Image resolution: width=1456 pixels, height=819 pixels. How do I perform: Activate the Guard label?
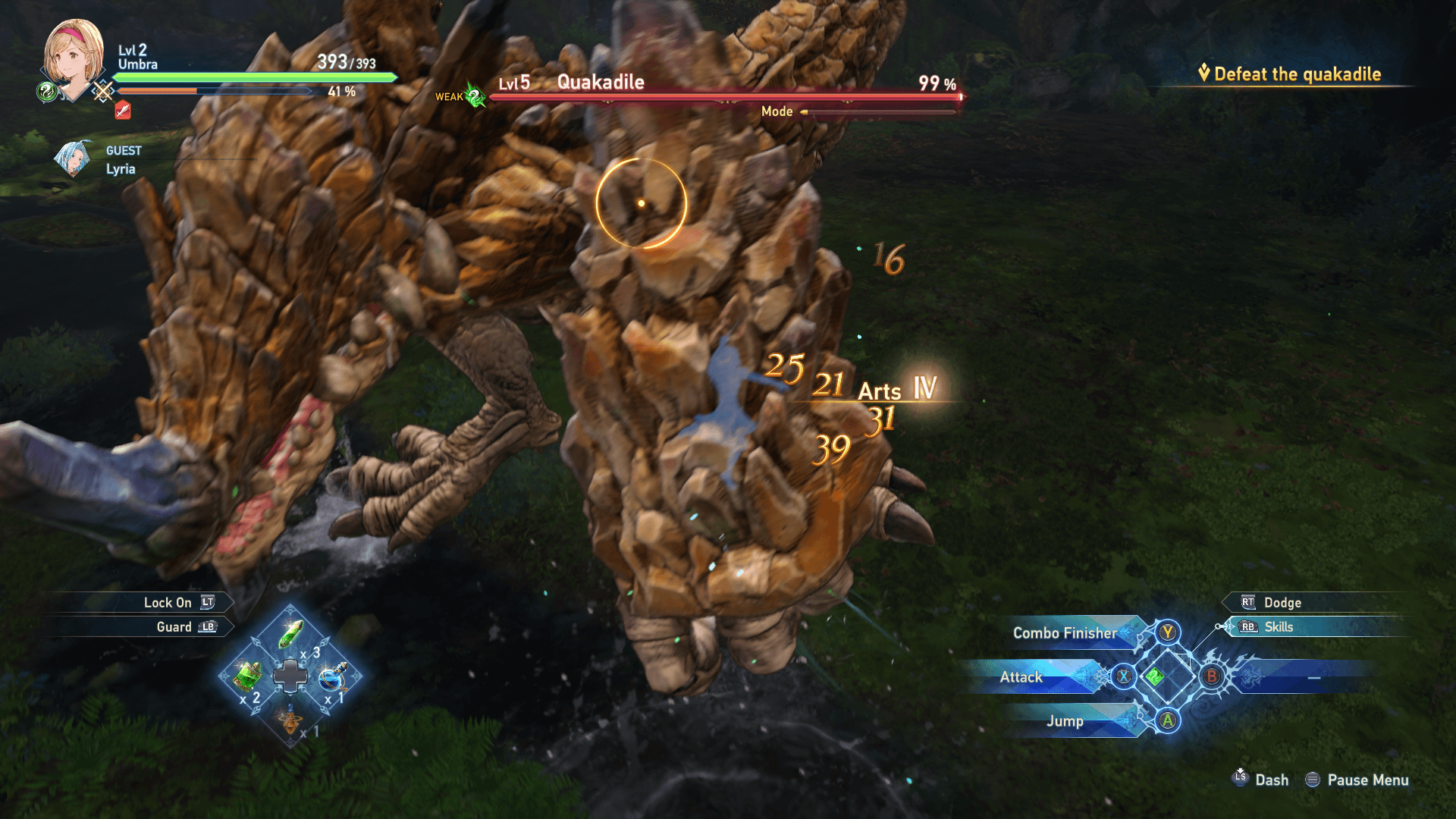[x=174, y=627]
